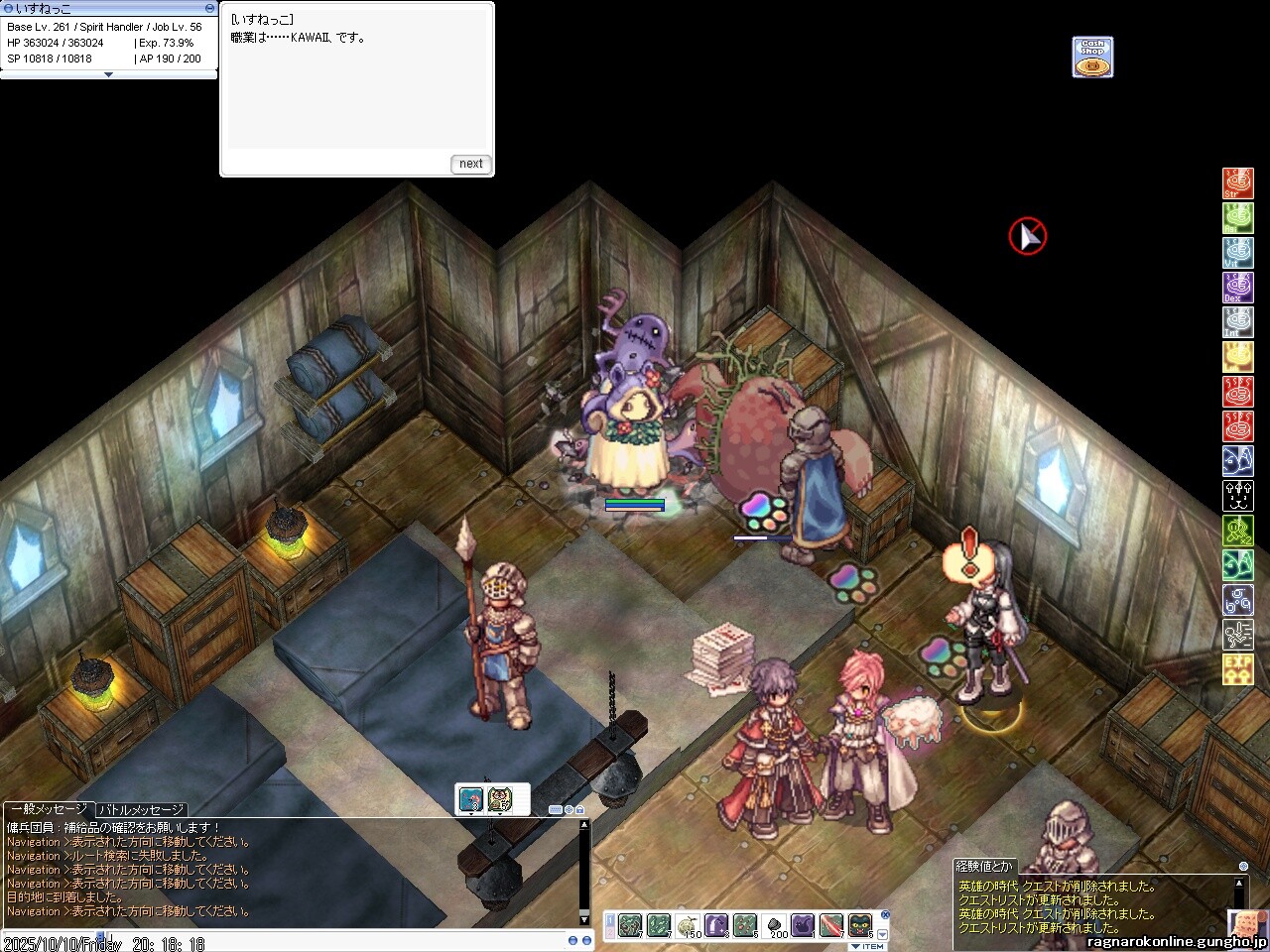Select the Int food buff icon

pyautogui.click(x=1237, y=322)
